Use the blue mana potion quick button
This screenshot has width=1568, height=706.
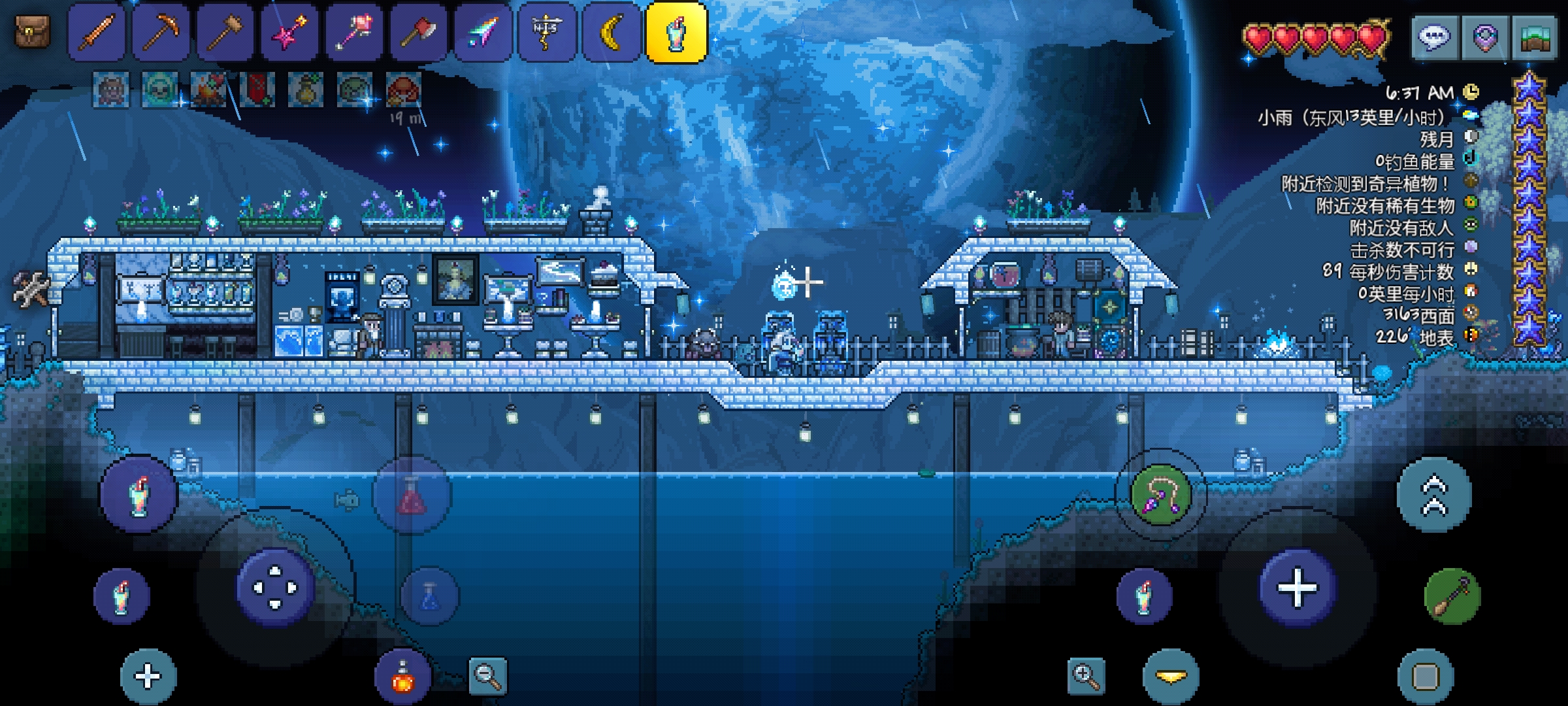429,596
